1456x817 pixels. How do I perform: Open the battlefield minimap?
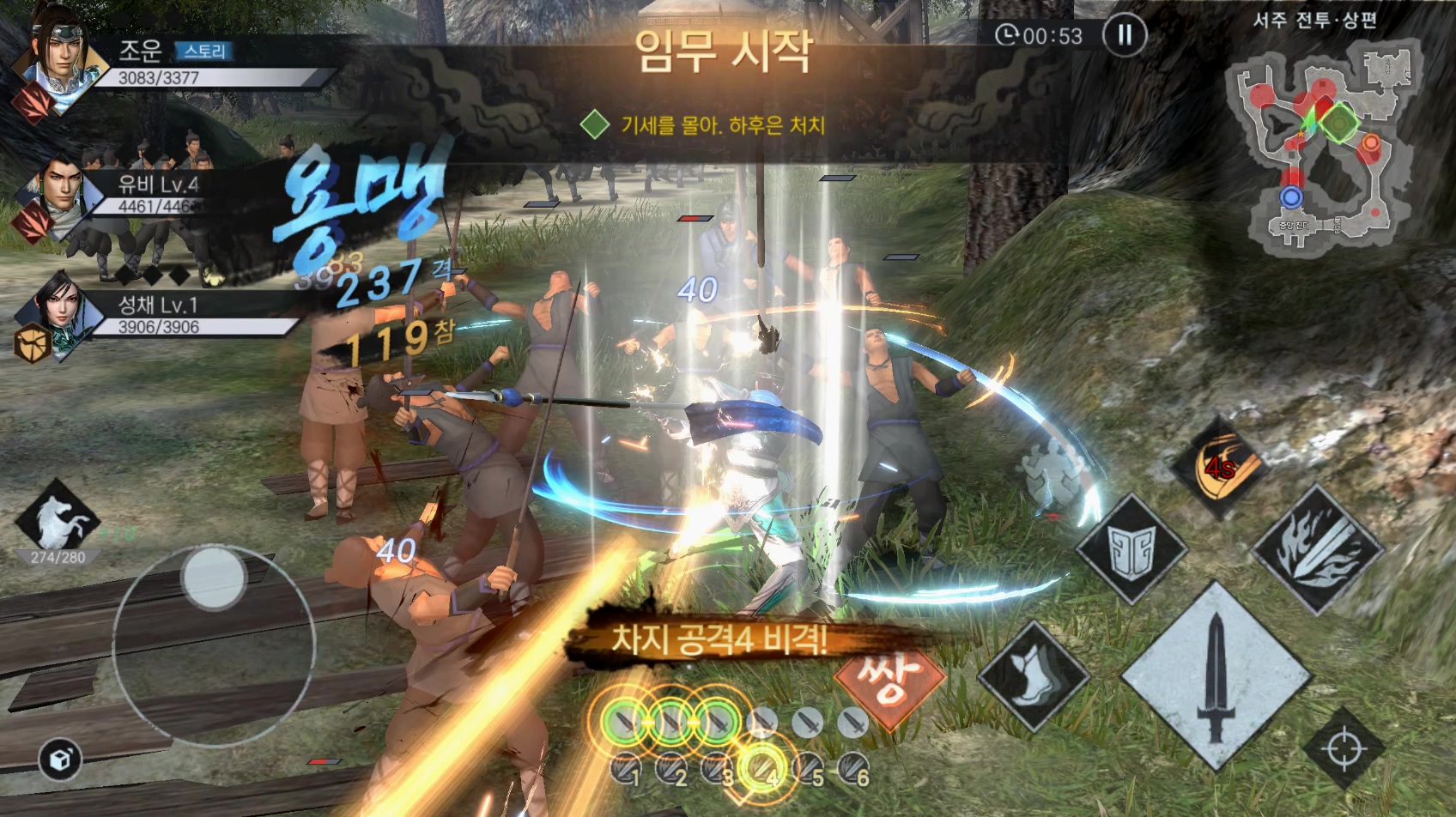pyautogui.click(x=1320, y=142)
